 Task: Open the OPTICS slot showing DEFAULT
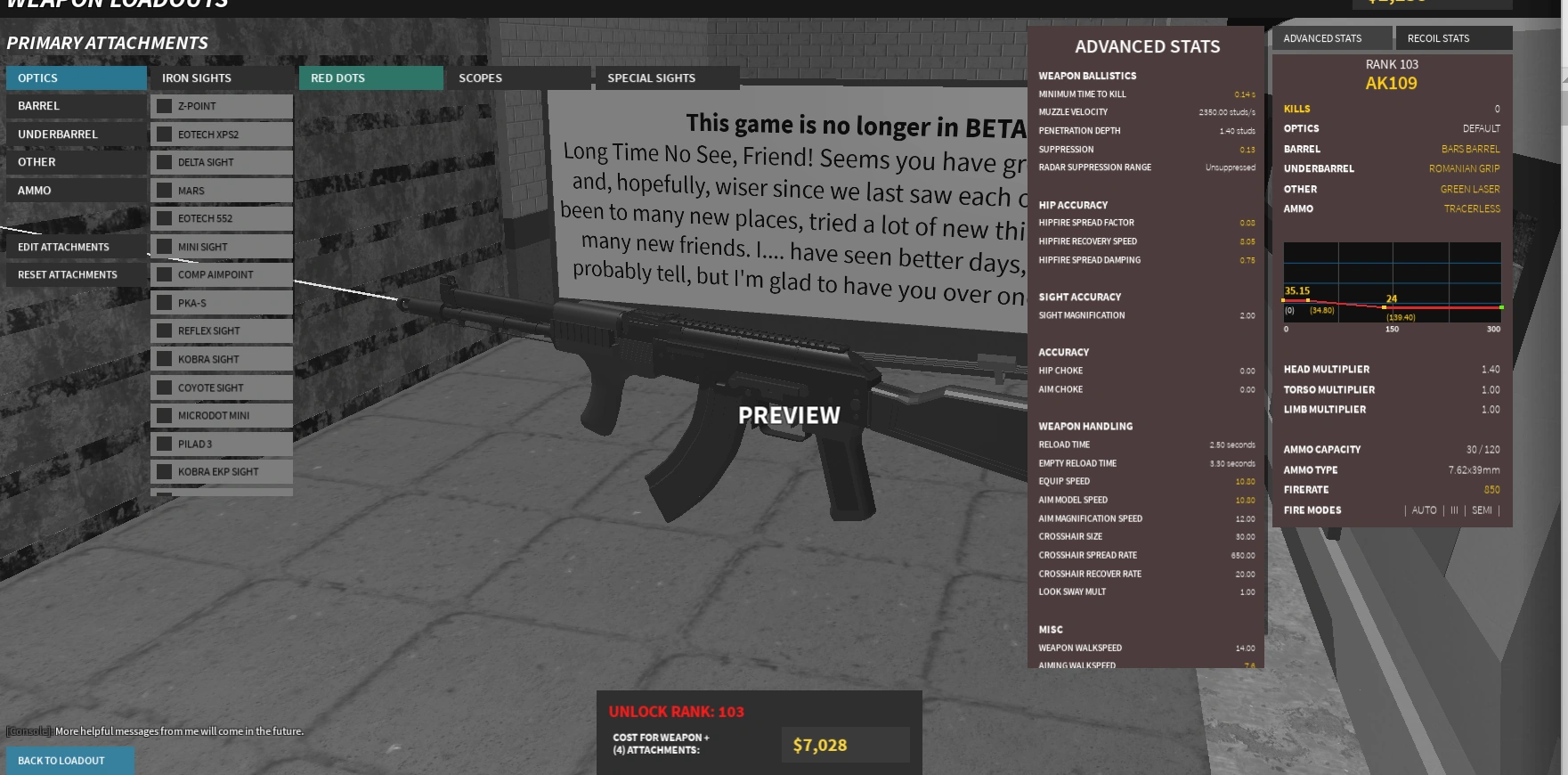pyautogui.click(x=1389, y=128)
